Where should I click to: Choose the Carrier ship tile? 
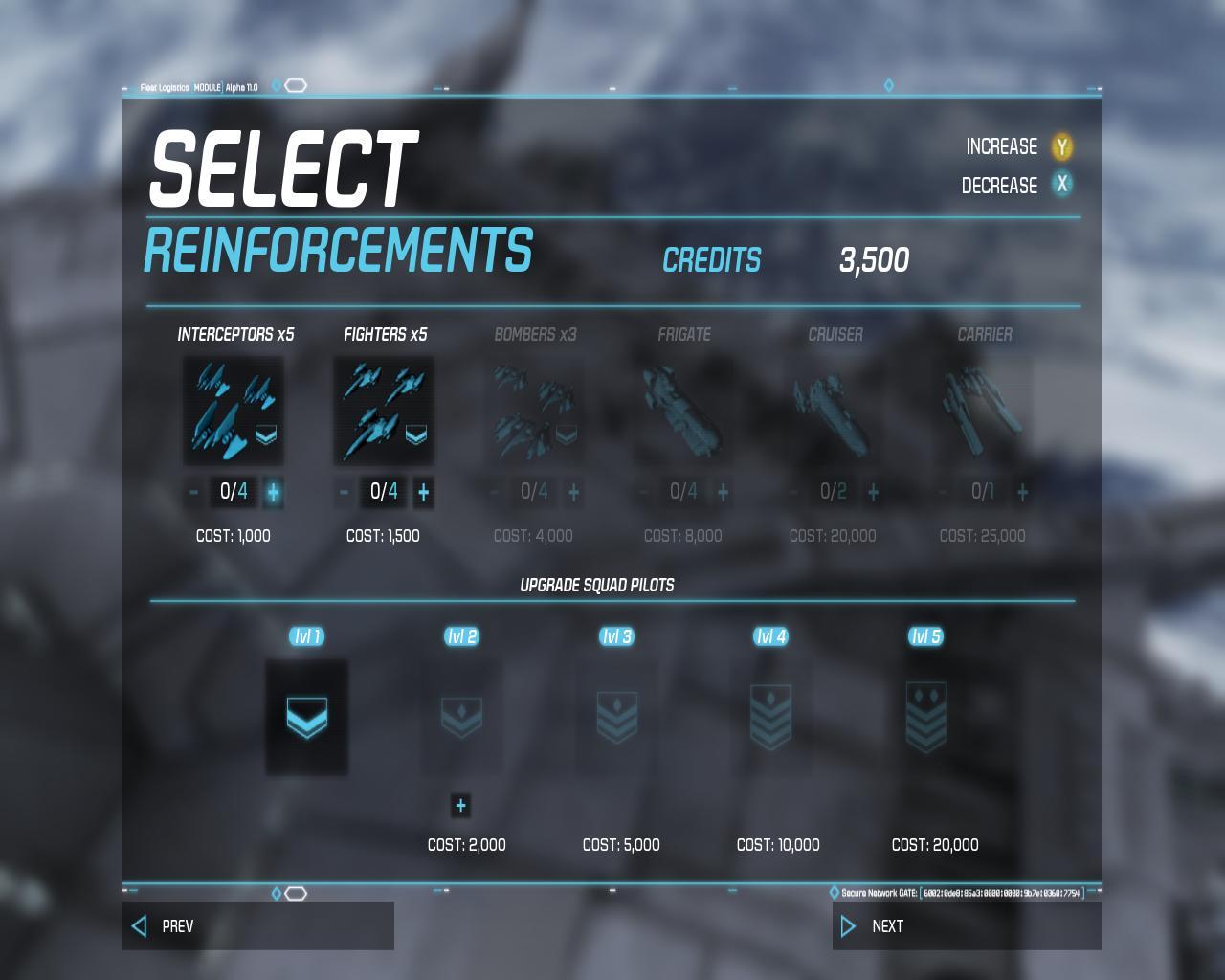983,412
